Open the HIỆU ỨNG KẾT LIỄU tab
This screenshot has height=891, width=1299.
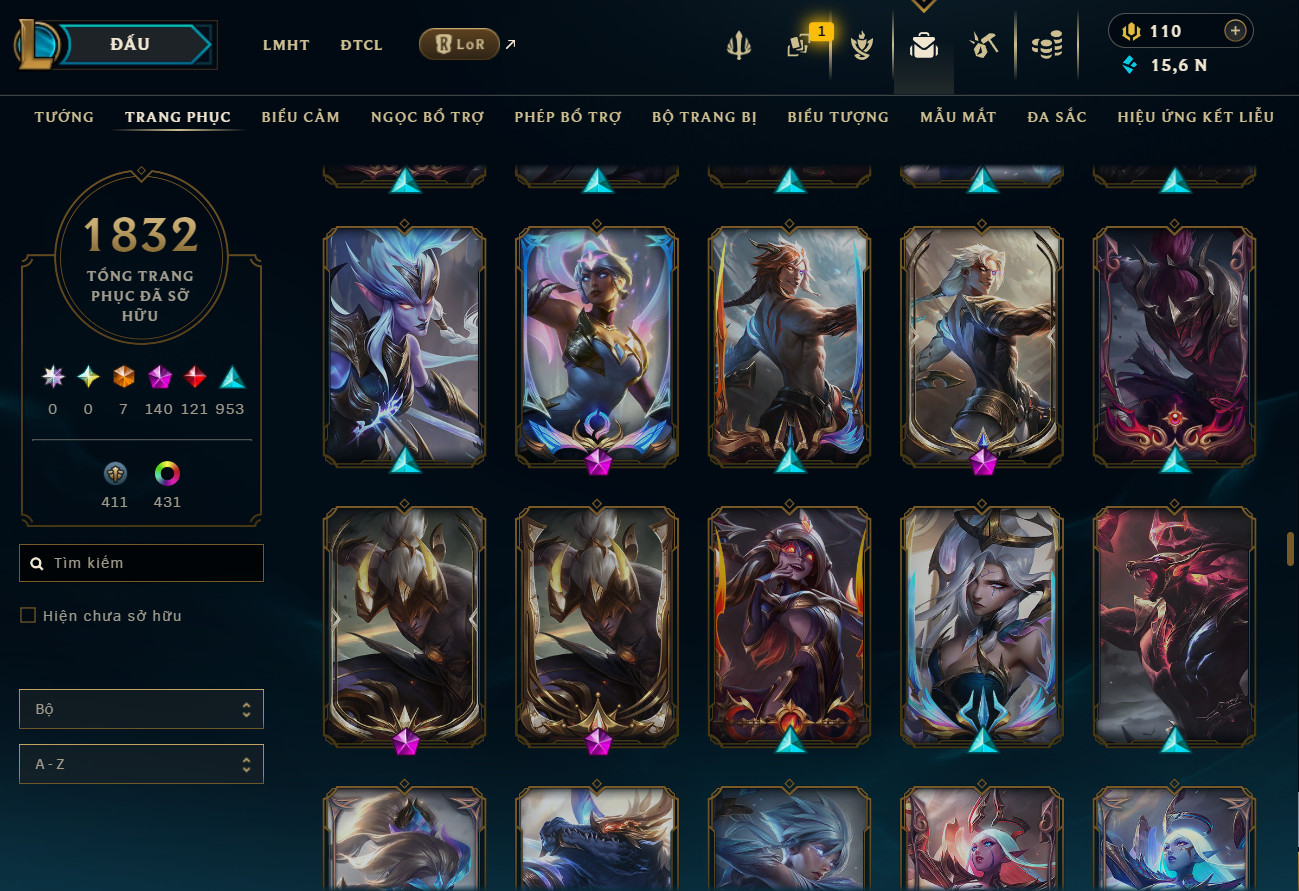pos(1196,117)
